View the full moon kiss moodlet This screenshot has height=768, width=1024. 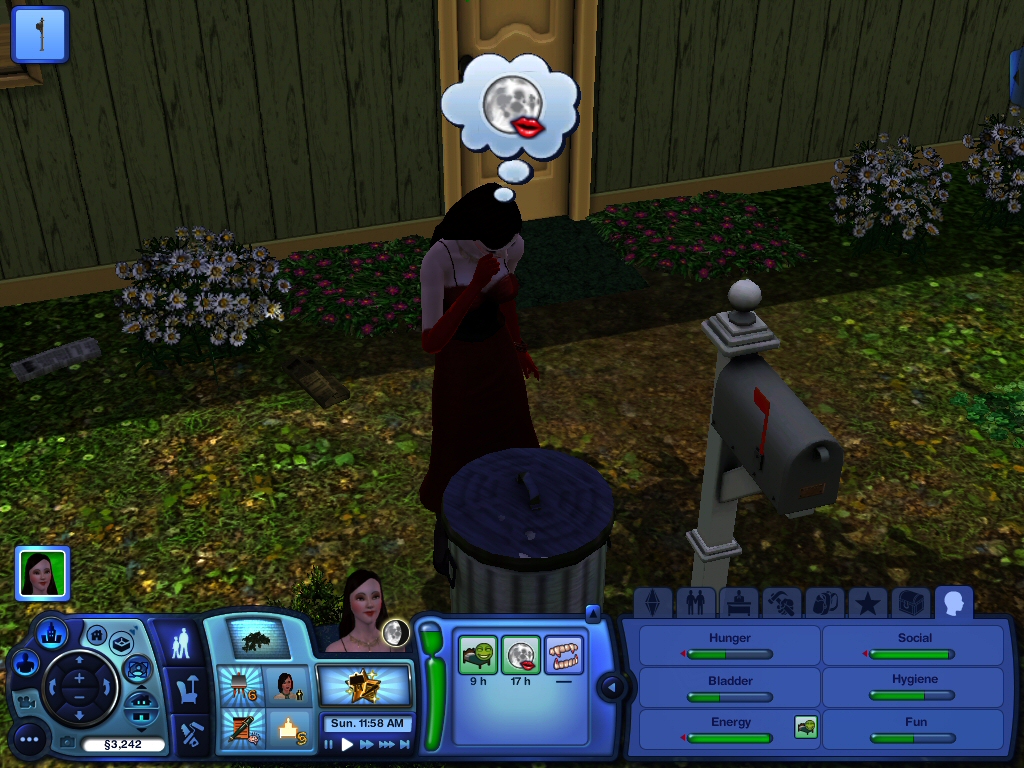520,655
